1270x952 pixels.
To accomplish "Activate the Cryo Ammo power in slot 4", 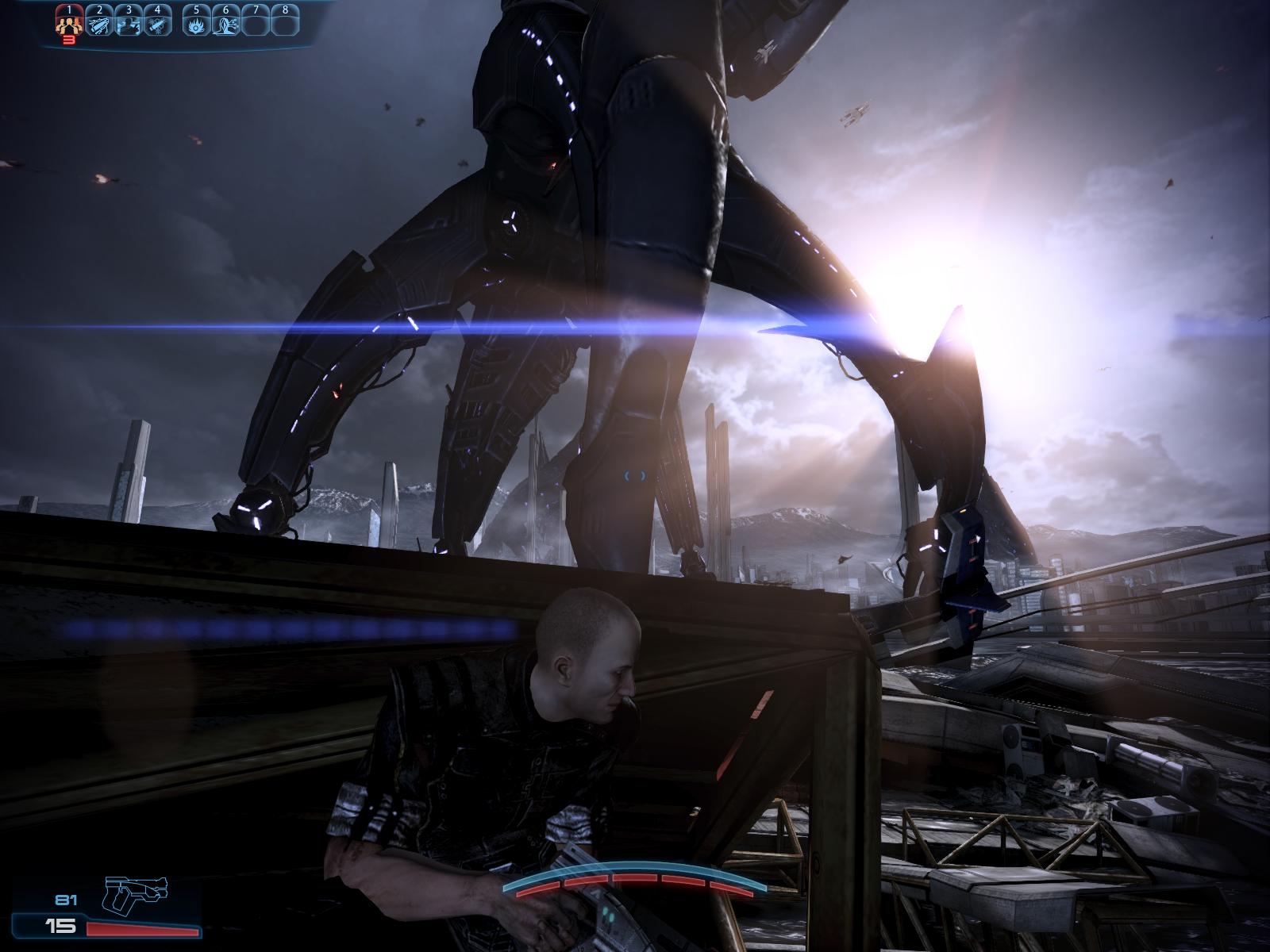I will click(x=157, y=25).
